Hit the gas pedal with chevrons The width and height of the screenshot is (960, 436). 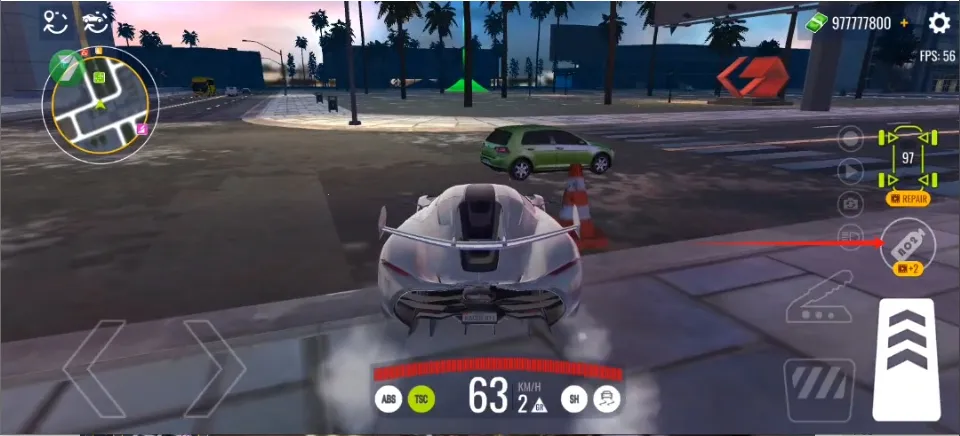tap(905, 358)
